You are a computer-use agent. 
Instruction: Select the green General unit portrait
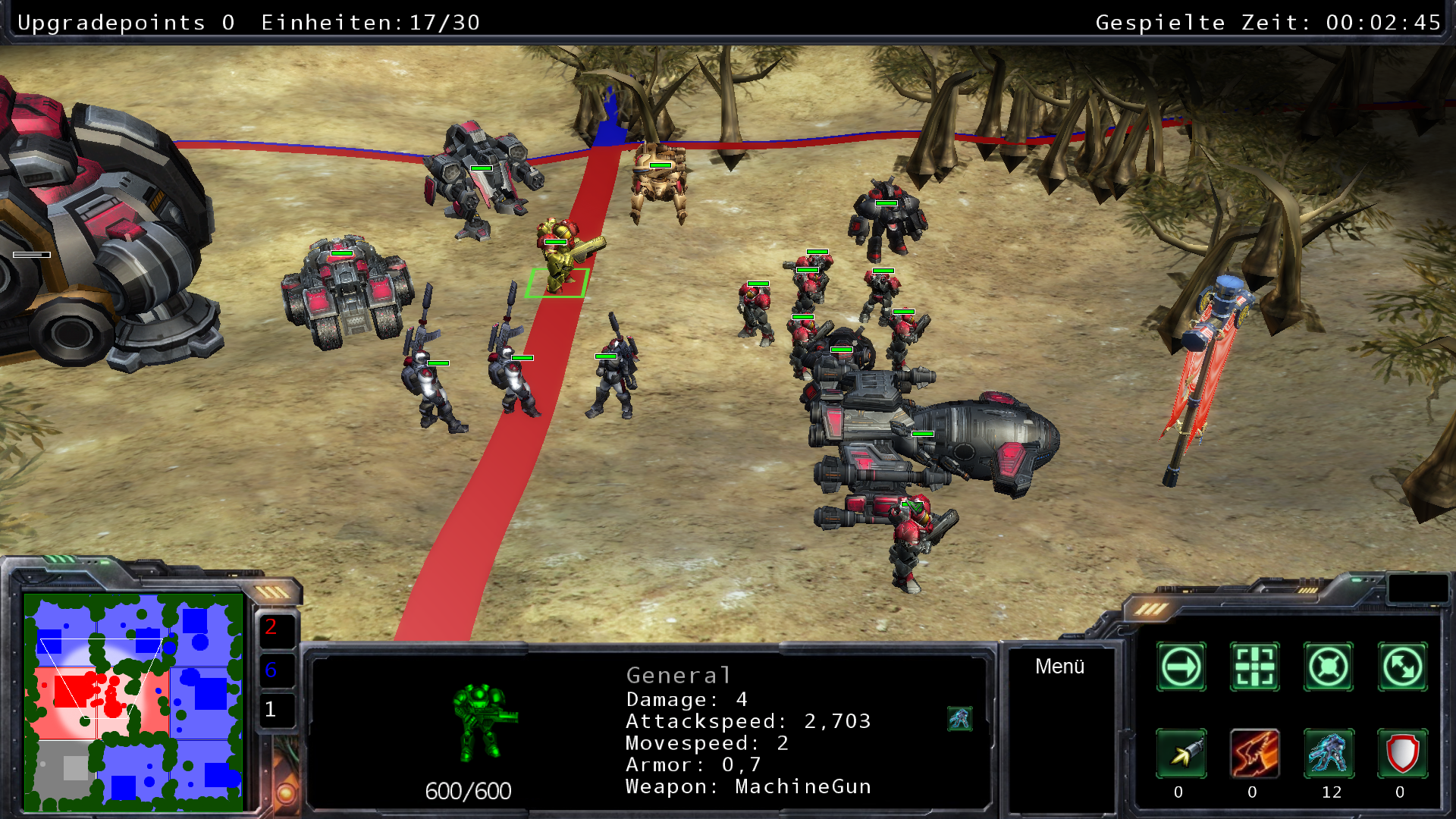(483, 722)
